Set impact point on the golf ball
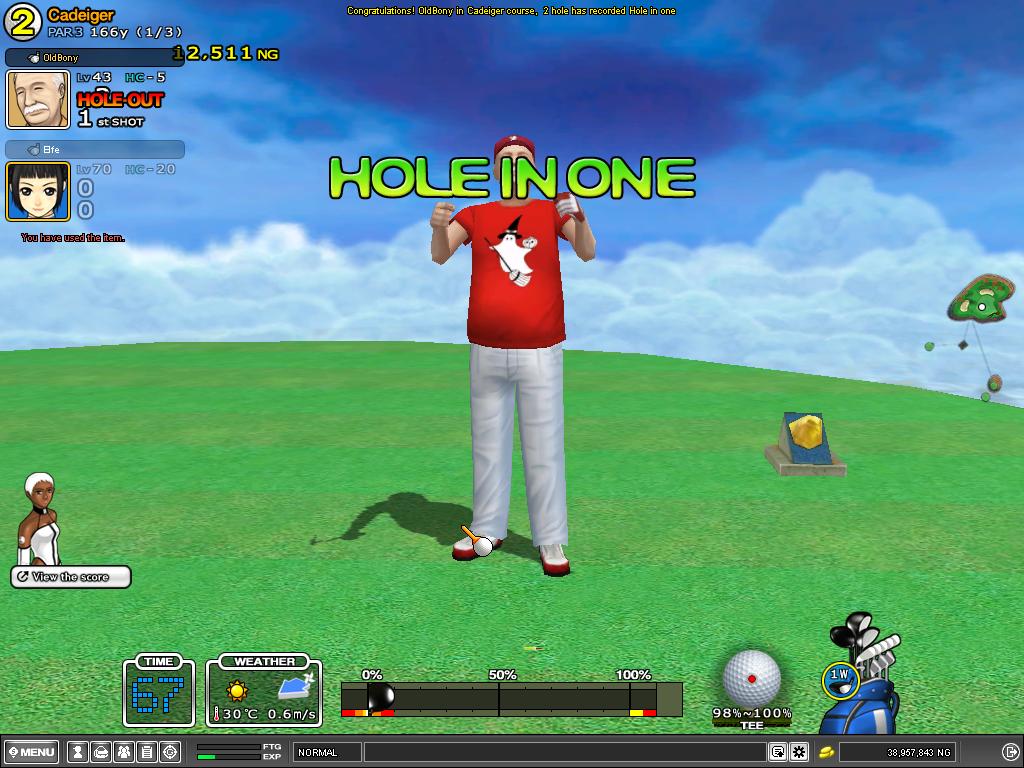The image size is (1024, 768). 751,678
